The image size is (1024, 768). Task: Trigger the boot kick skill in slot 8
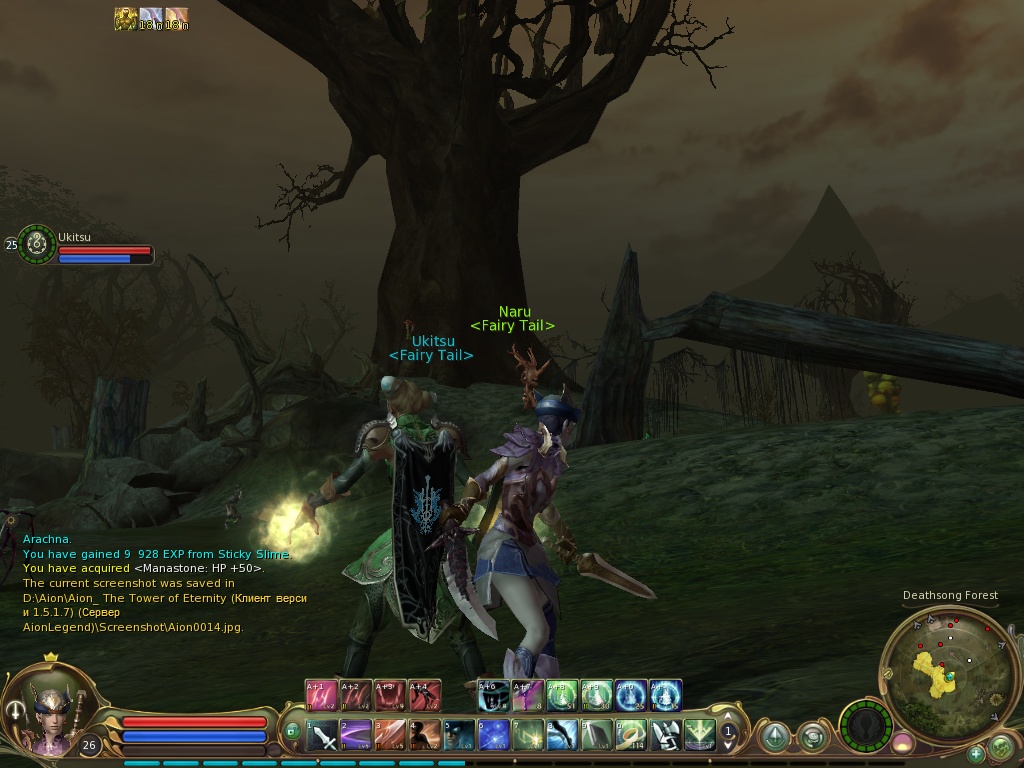tap(563, 736)
